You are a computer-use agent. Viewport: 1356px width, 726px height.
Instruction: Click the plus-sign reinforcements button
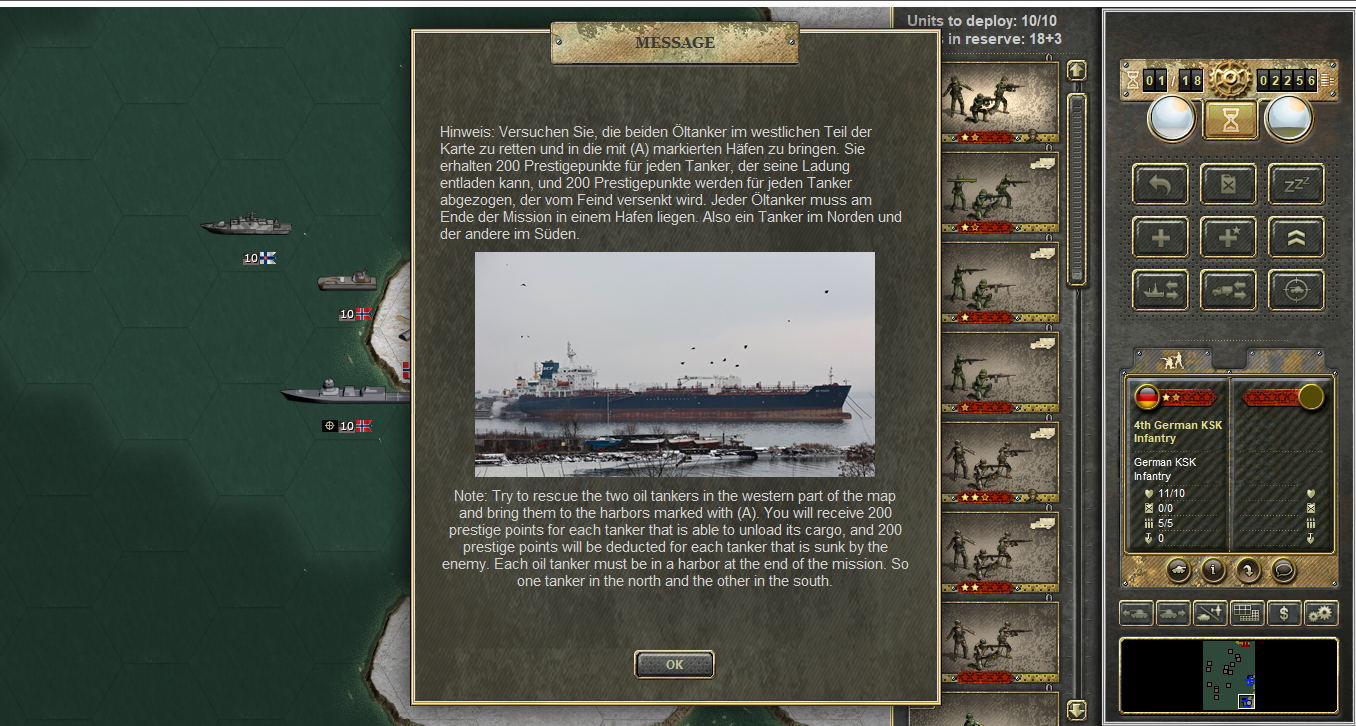tap(1160, 237)
